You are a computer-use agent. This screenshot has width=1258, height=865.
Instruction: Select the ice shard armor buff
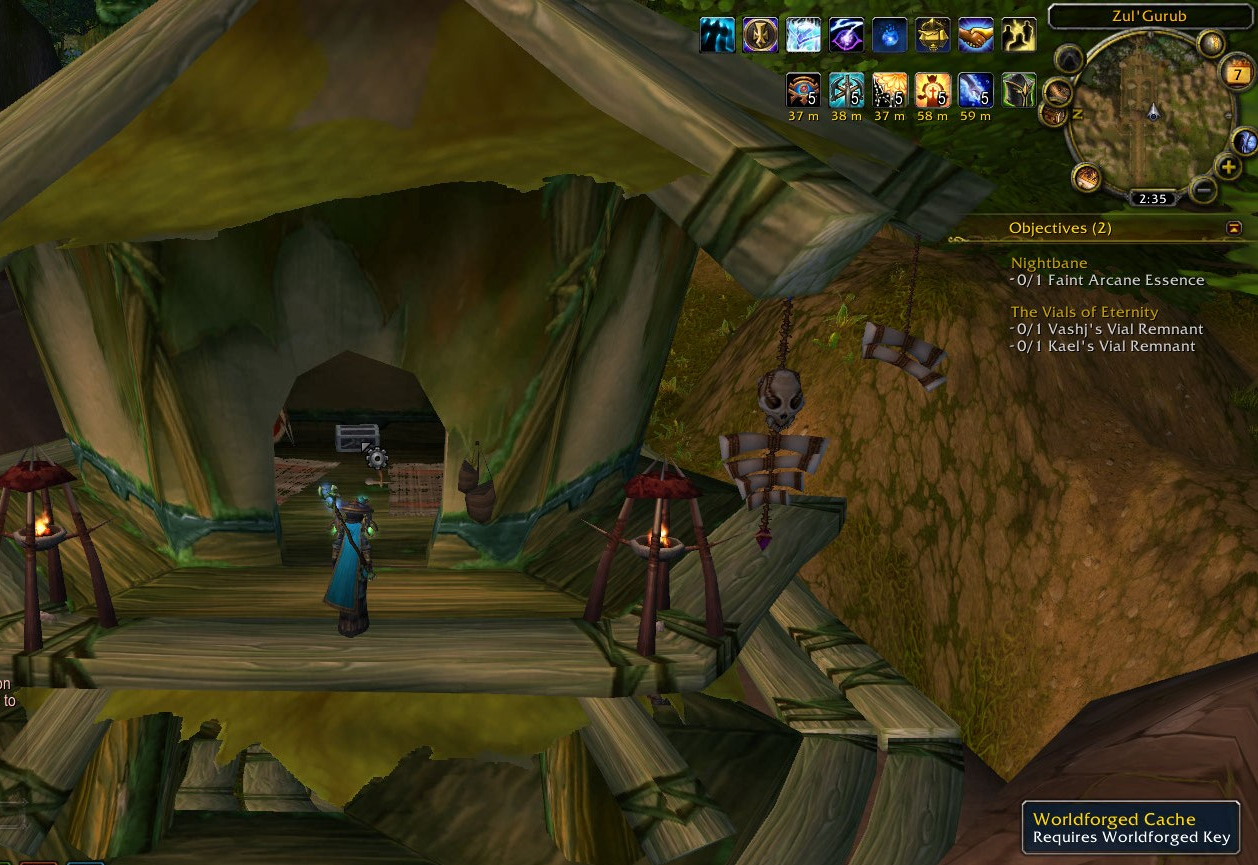coord(803,35)
